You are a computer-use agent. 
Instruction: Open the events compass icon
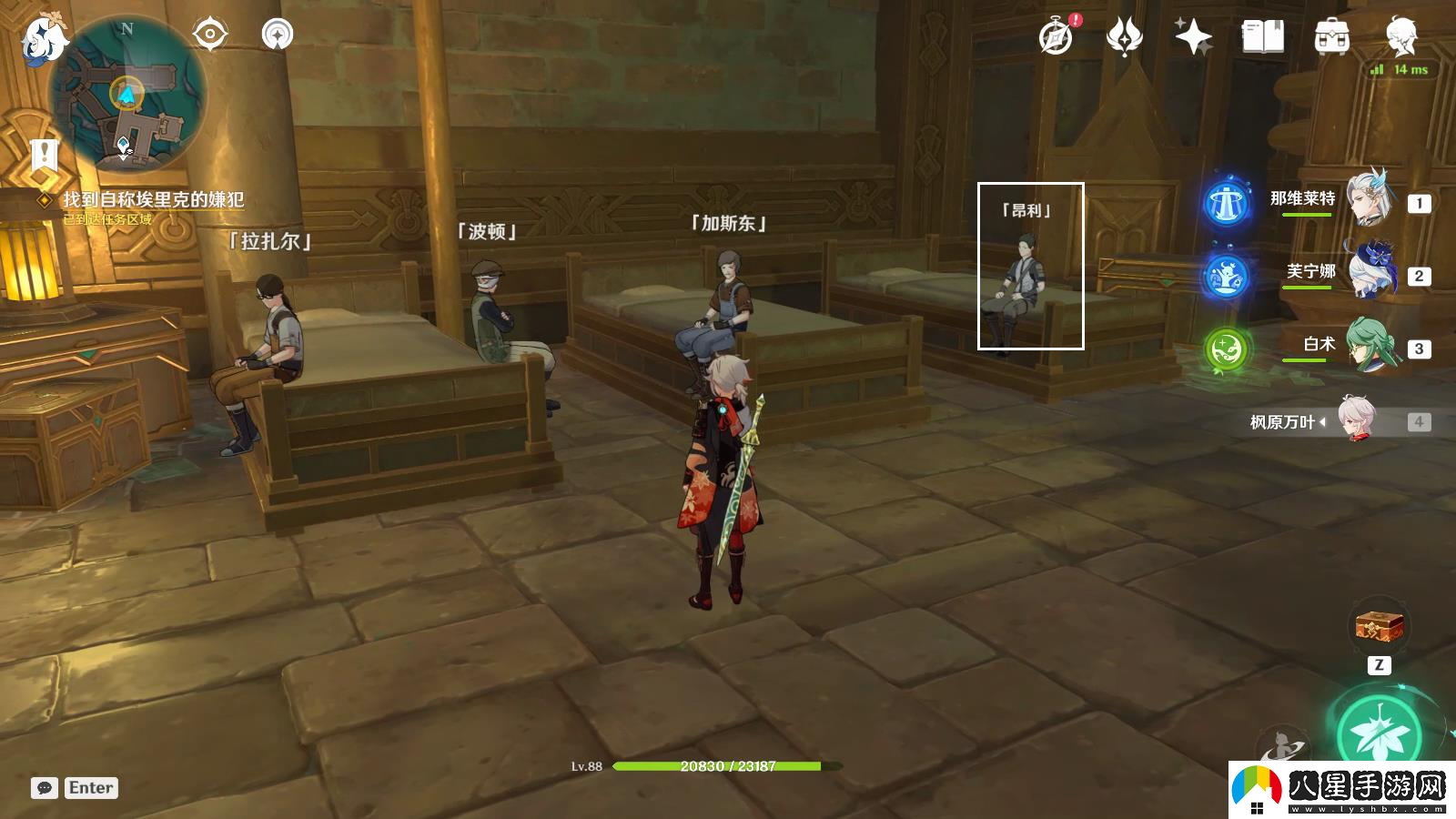[1057, 37]
